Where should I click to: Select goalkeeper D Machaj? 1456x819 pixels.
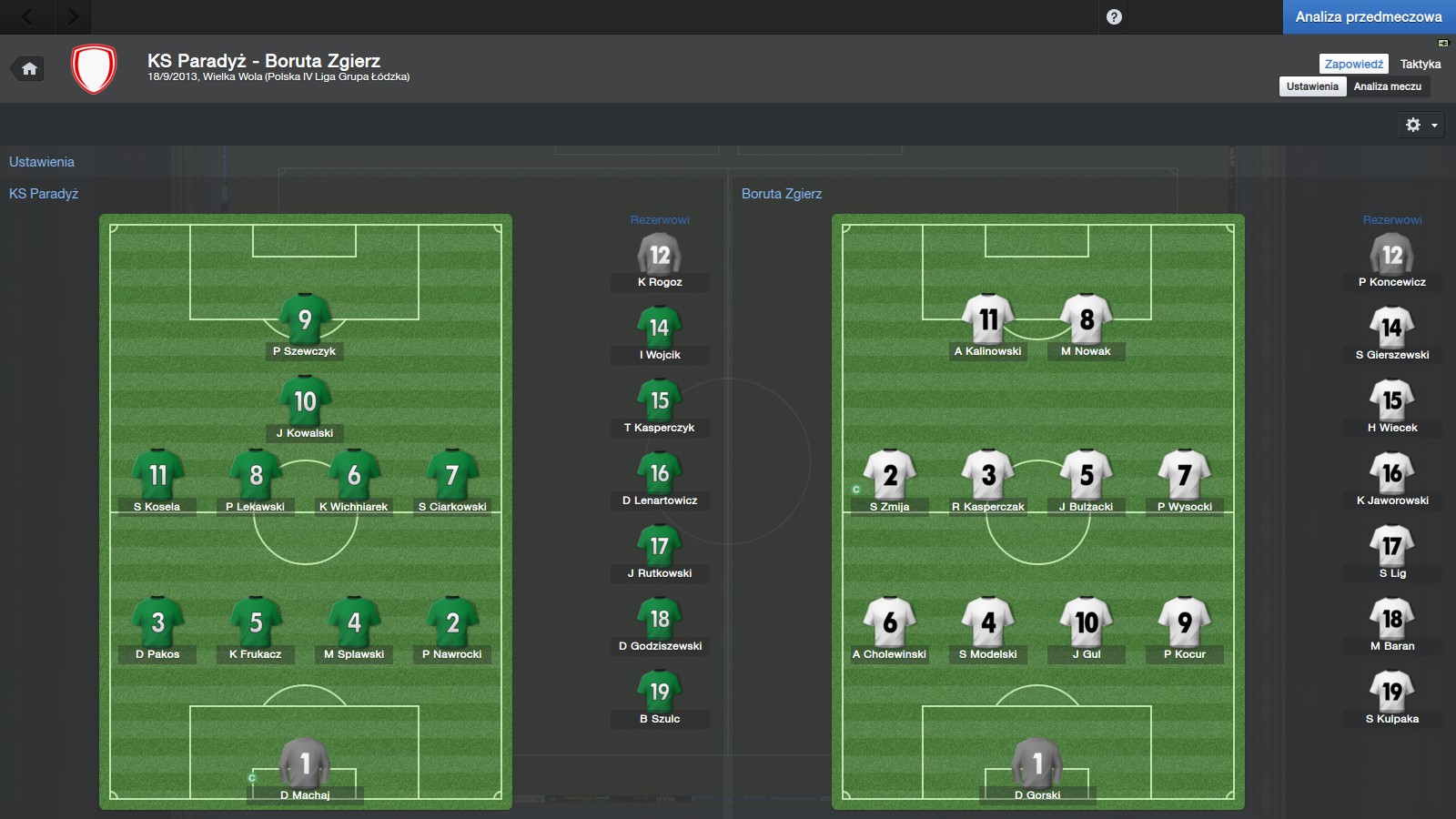pos(305,764)
